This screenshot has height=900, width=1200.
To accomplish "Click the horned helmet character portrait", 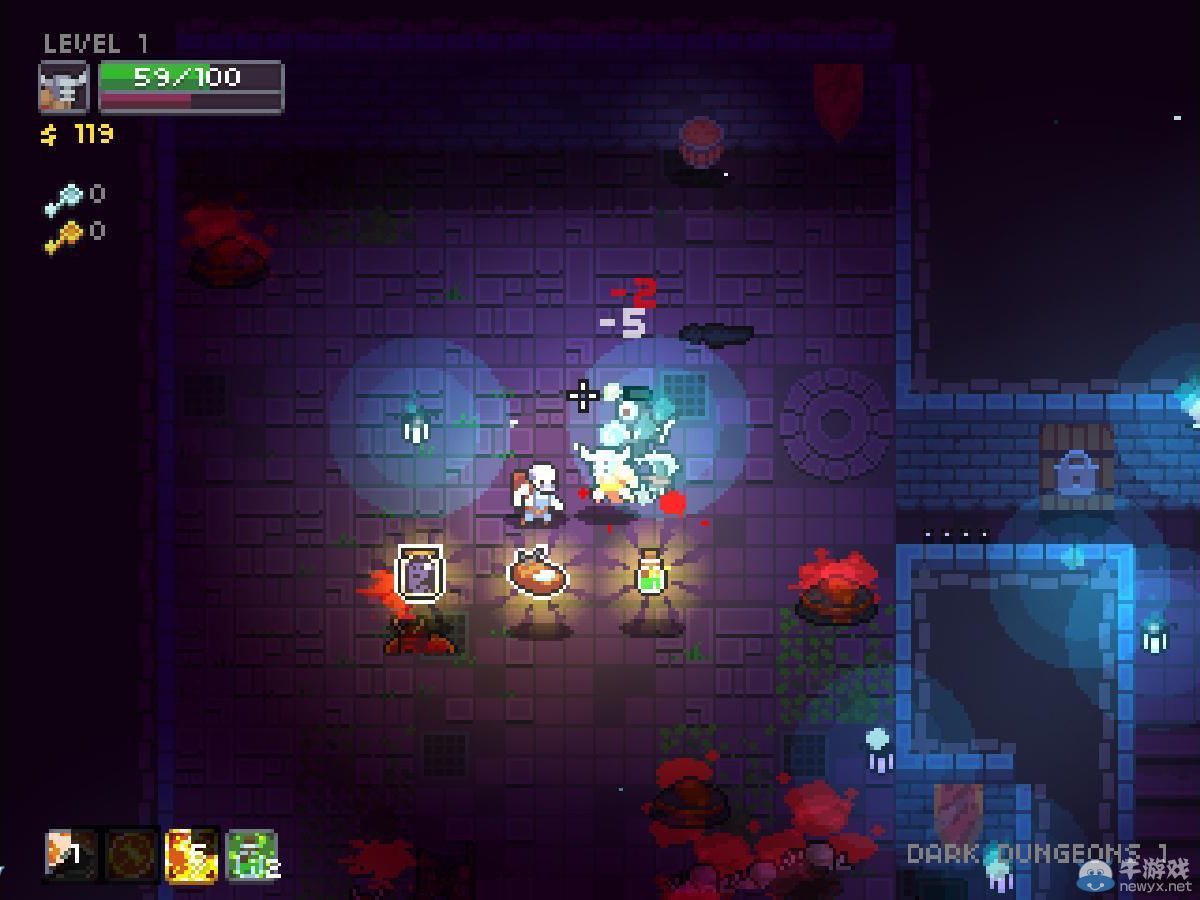I will pyautogui.click(x=64, y=87).
